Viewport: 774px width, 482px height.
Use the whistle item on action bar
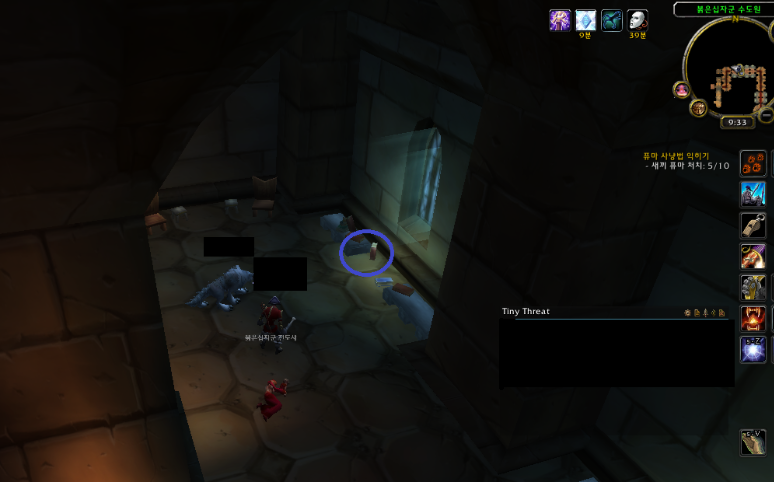coord(753,225)
